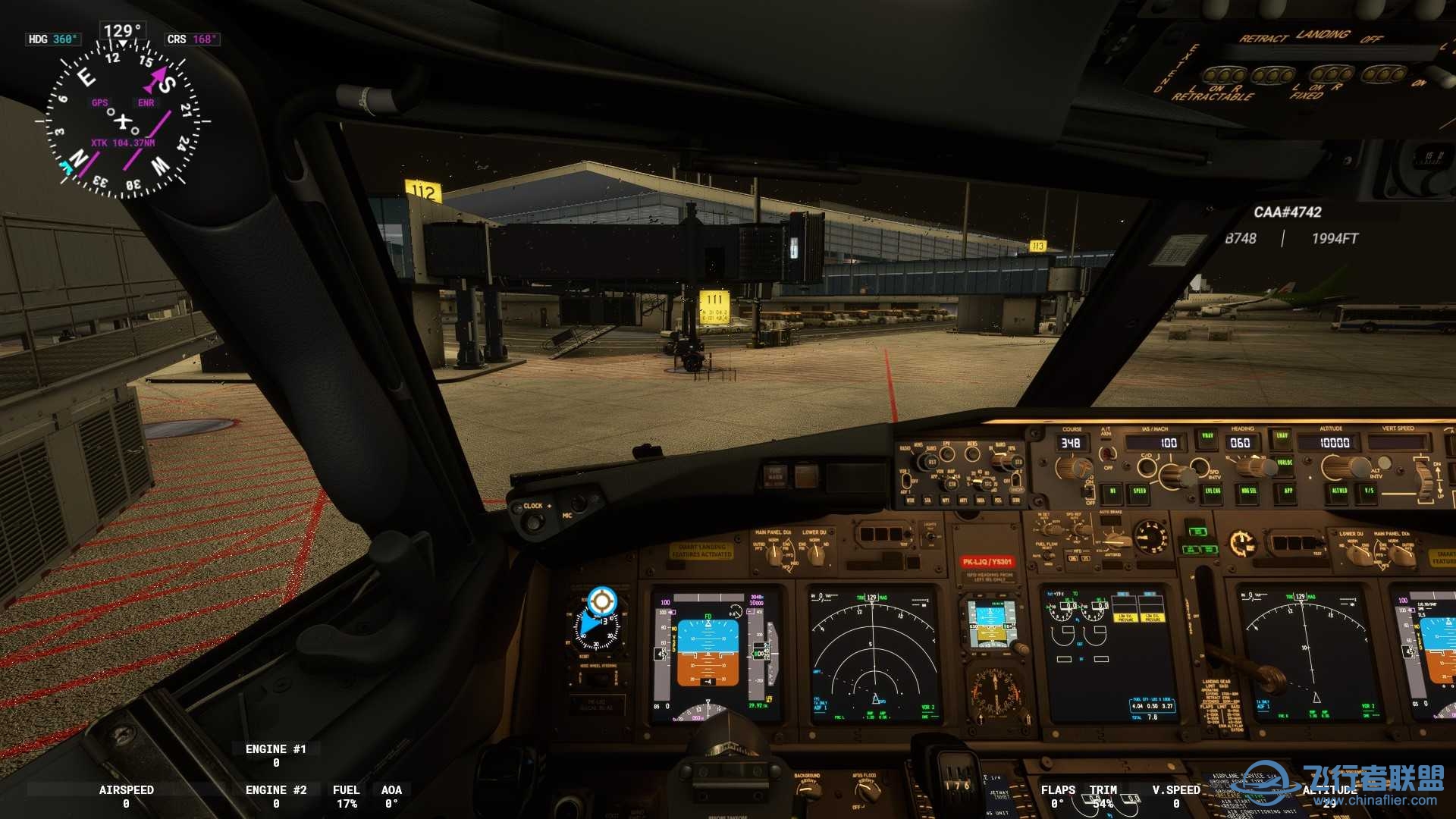The height and width of the screenshot is (819, 1456).
Task: Engage LNAV mode on the autopilot MCP
Action: pyautogui.click(x=1282, y=435)
